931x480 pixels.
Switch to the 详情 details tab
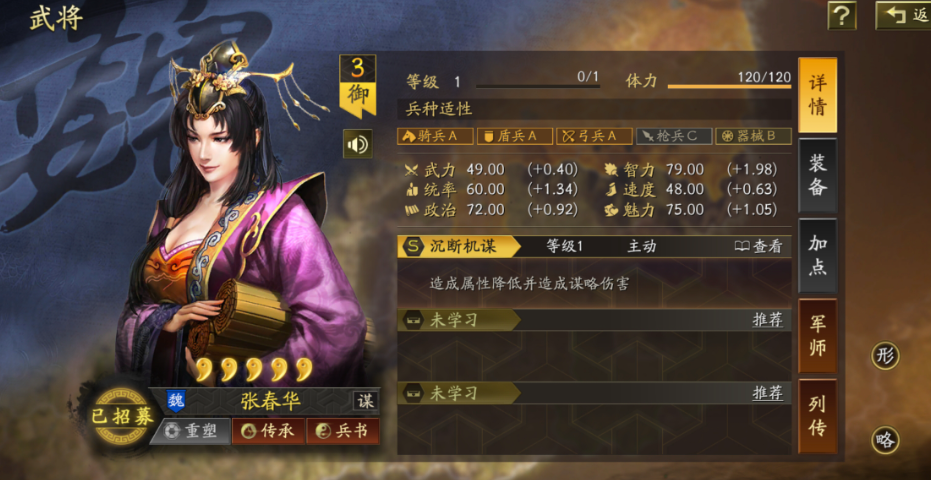818,95
